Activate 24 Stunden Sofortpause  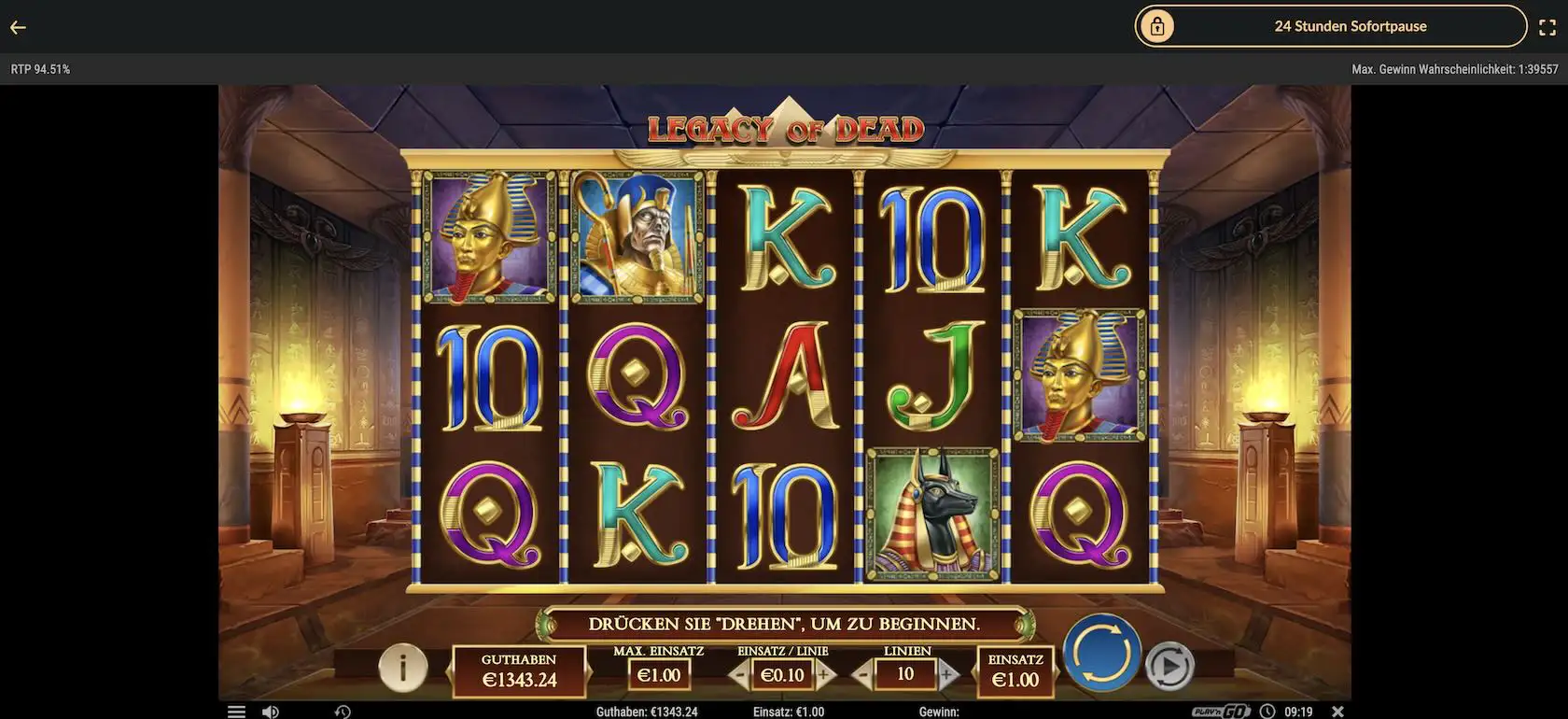(x=1351, y=25)
